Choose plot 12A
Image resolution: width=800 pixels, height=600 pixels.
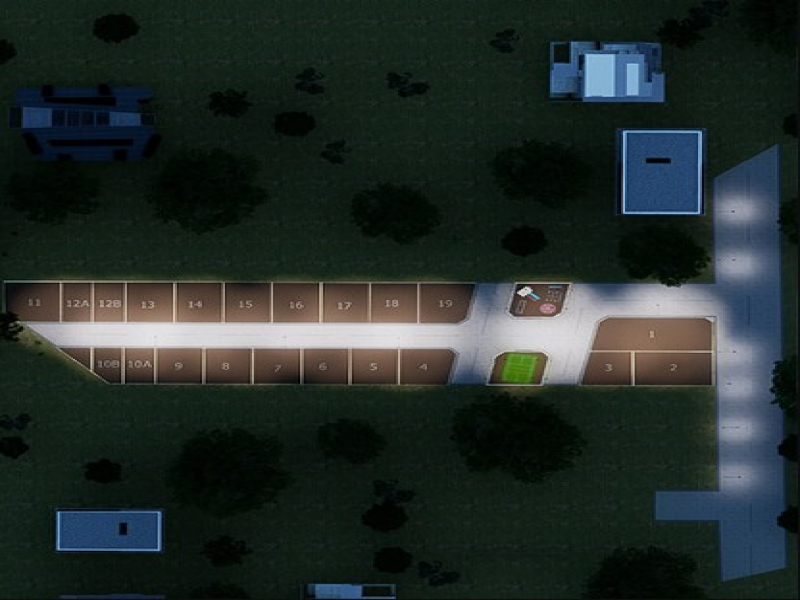[x=78, y=303]
